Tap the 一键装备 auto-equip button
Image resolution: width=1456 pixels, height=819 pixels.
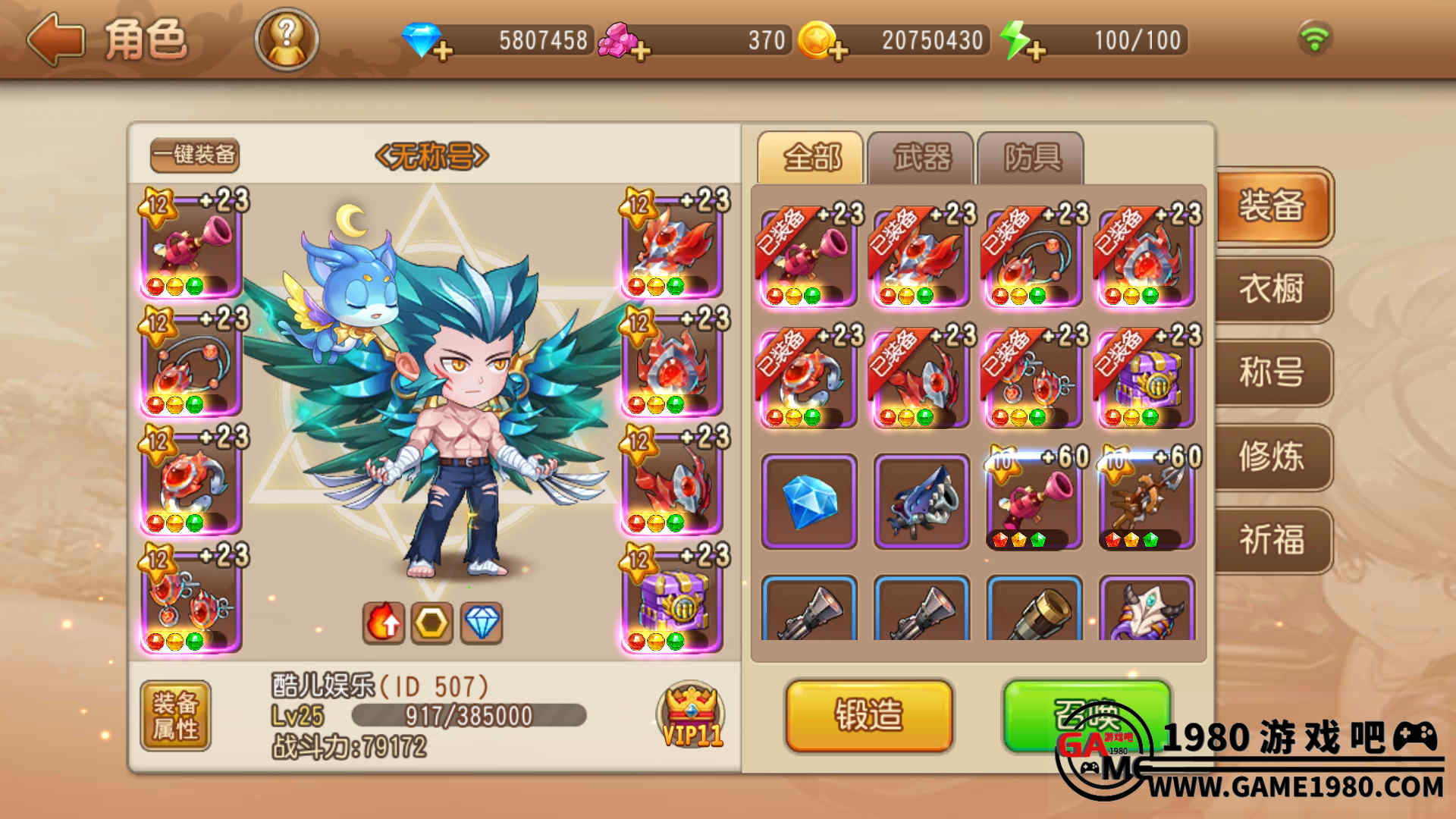pos(195,155)
